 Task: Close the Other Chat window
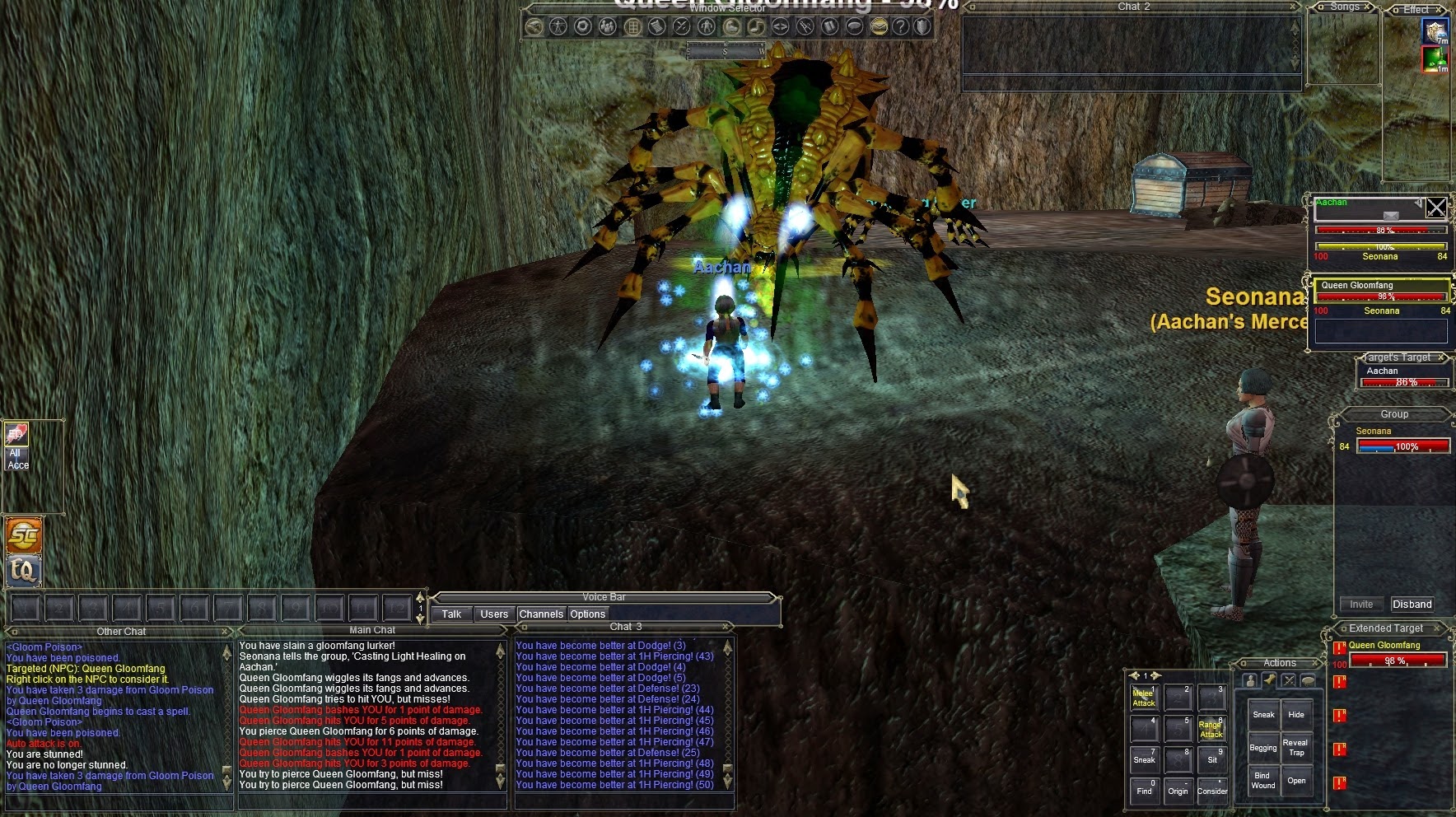coord(224,632)
